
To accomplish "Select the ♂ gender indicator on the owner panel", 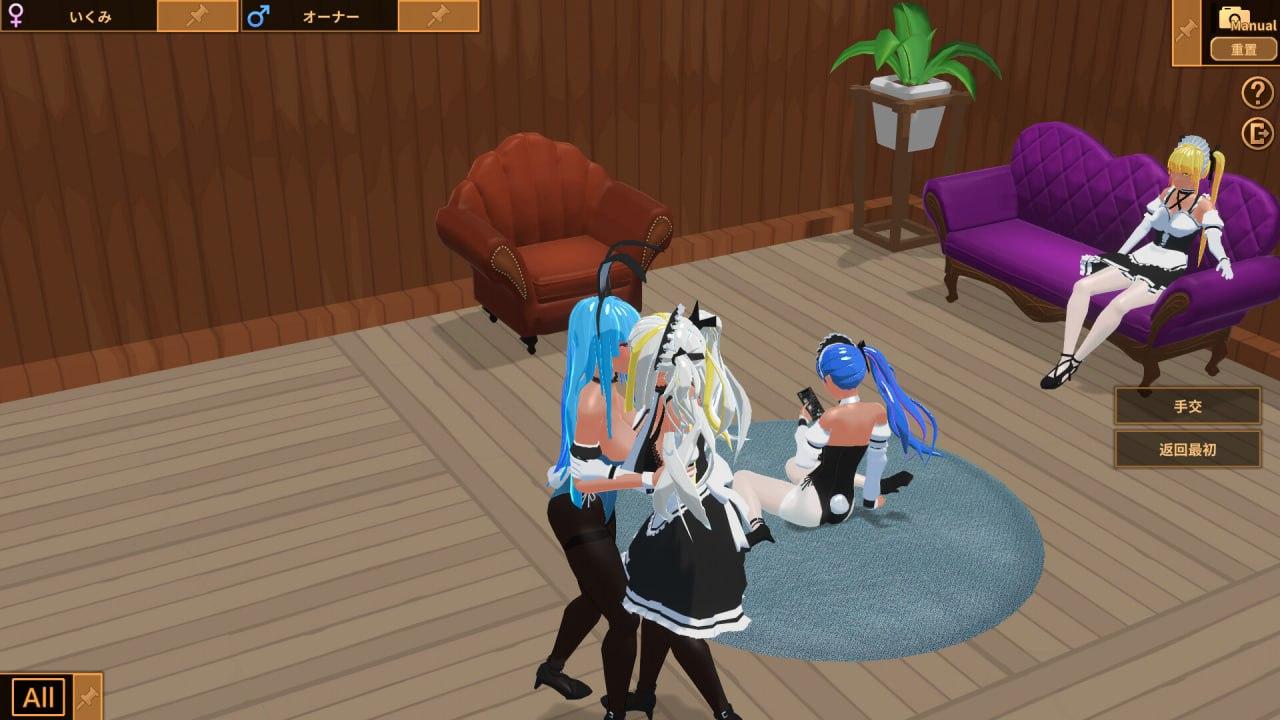I will click(x=259, y=15).
